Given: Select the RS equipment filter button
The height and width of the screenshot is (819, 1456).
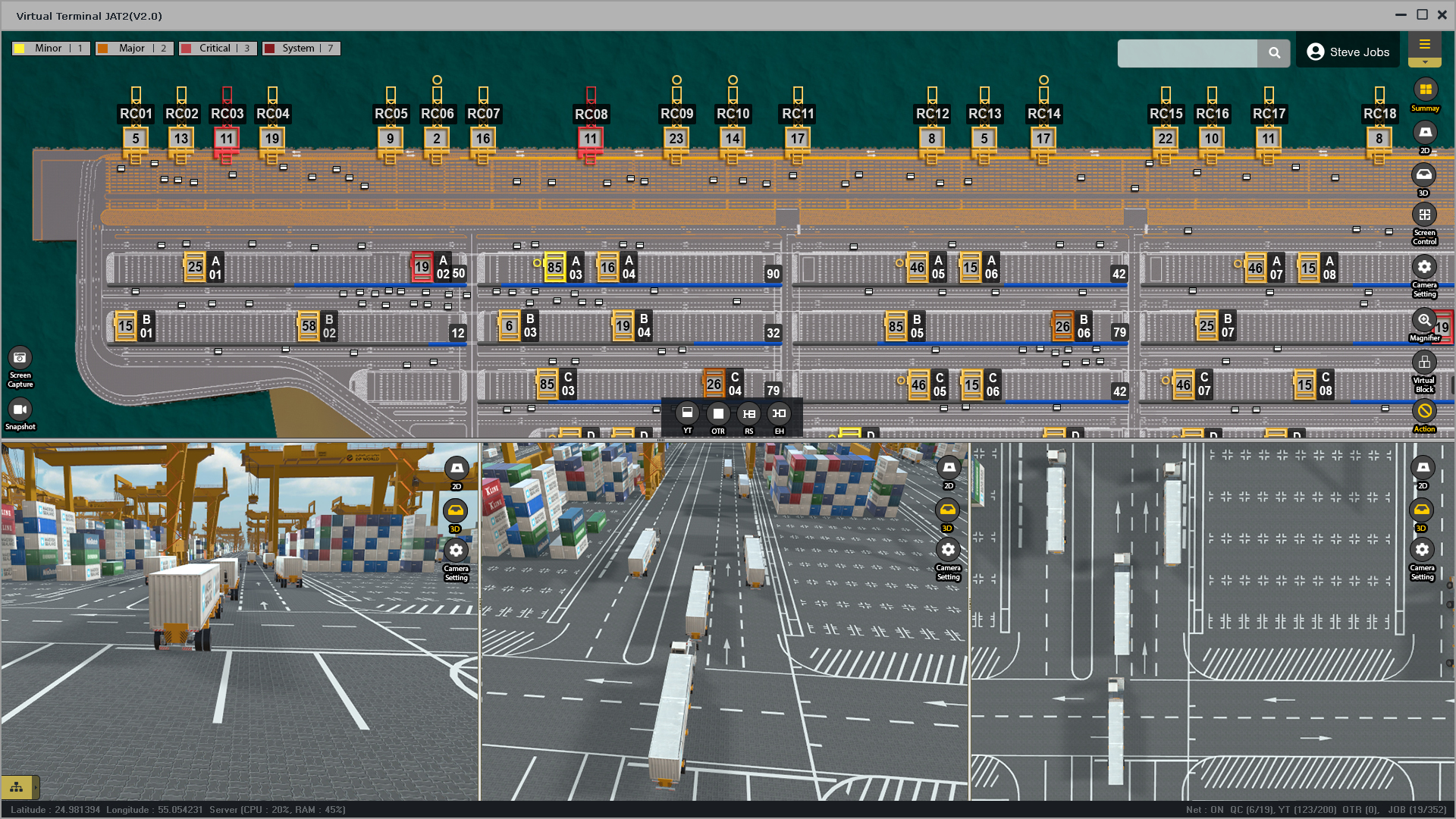Looking at the screenshot, I should [x=749, y=413].
